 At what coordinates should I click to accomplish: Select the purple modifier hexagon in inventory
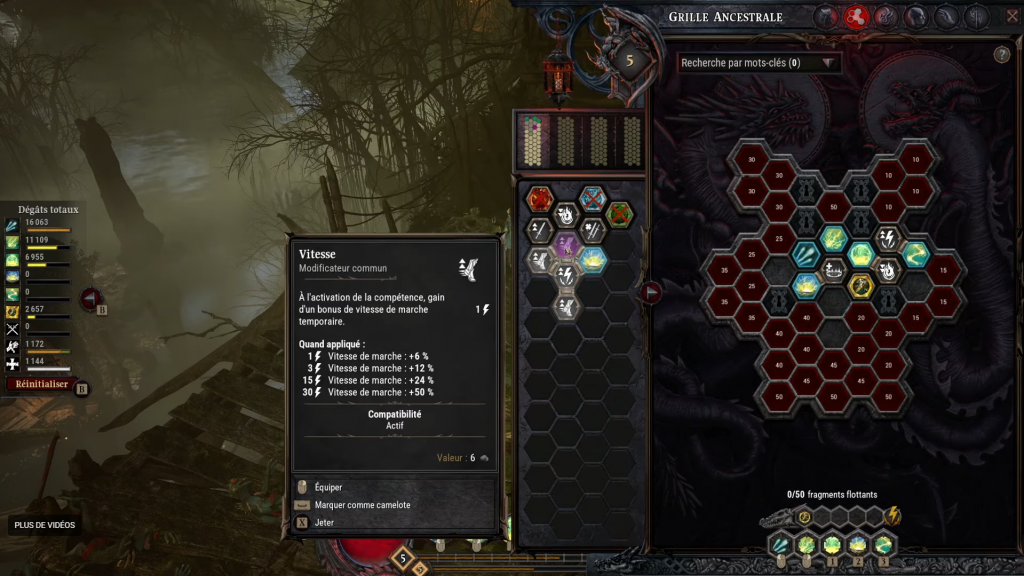tap(567, 245)
